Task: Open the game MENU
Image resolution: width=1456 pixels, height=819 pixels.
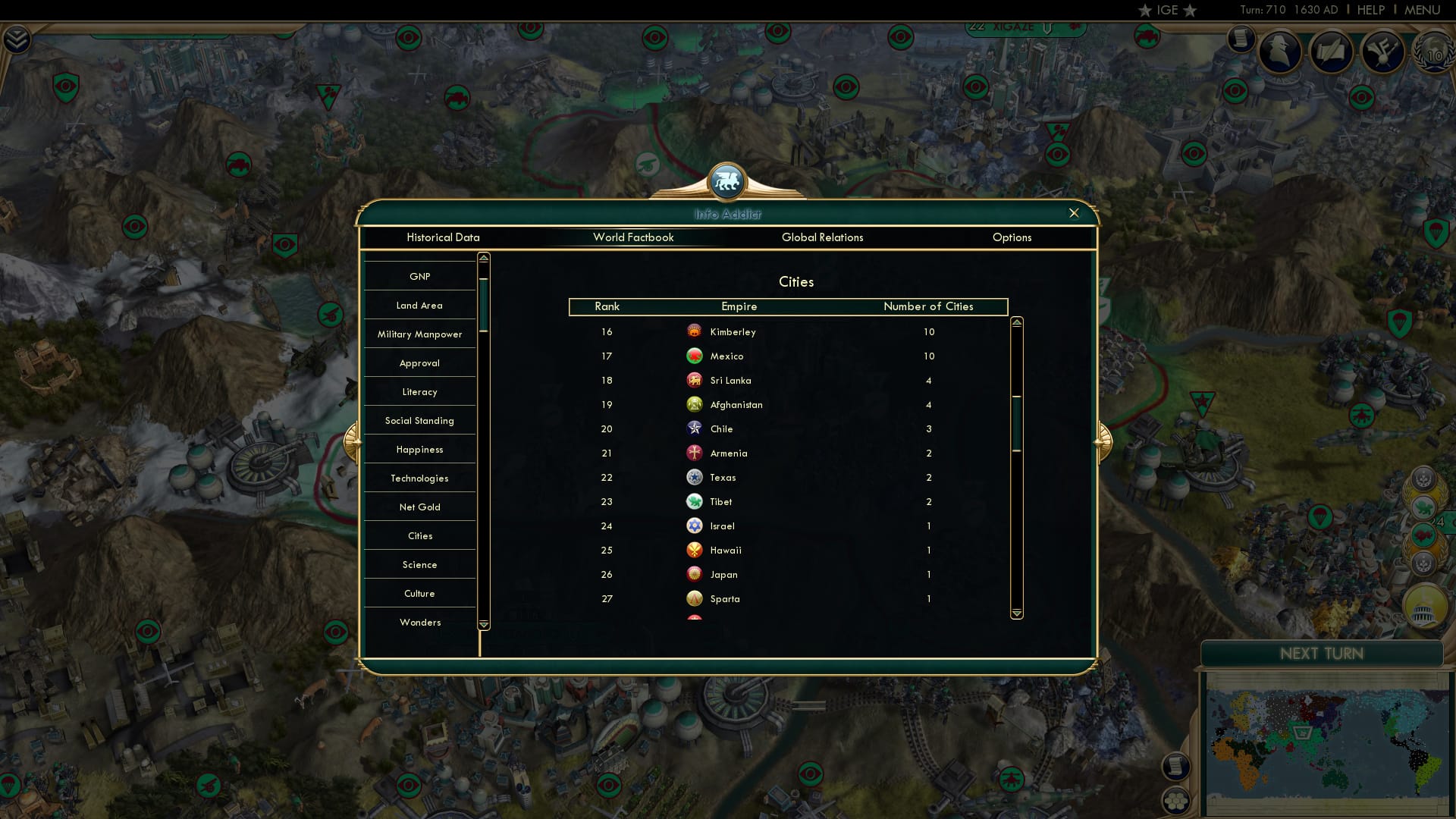Action: [1422, 10]
